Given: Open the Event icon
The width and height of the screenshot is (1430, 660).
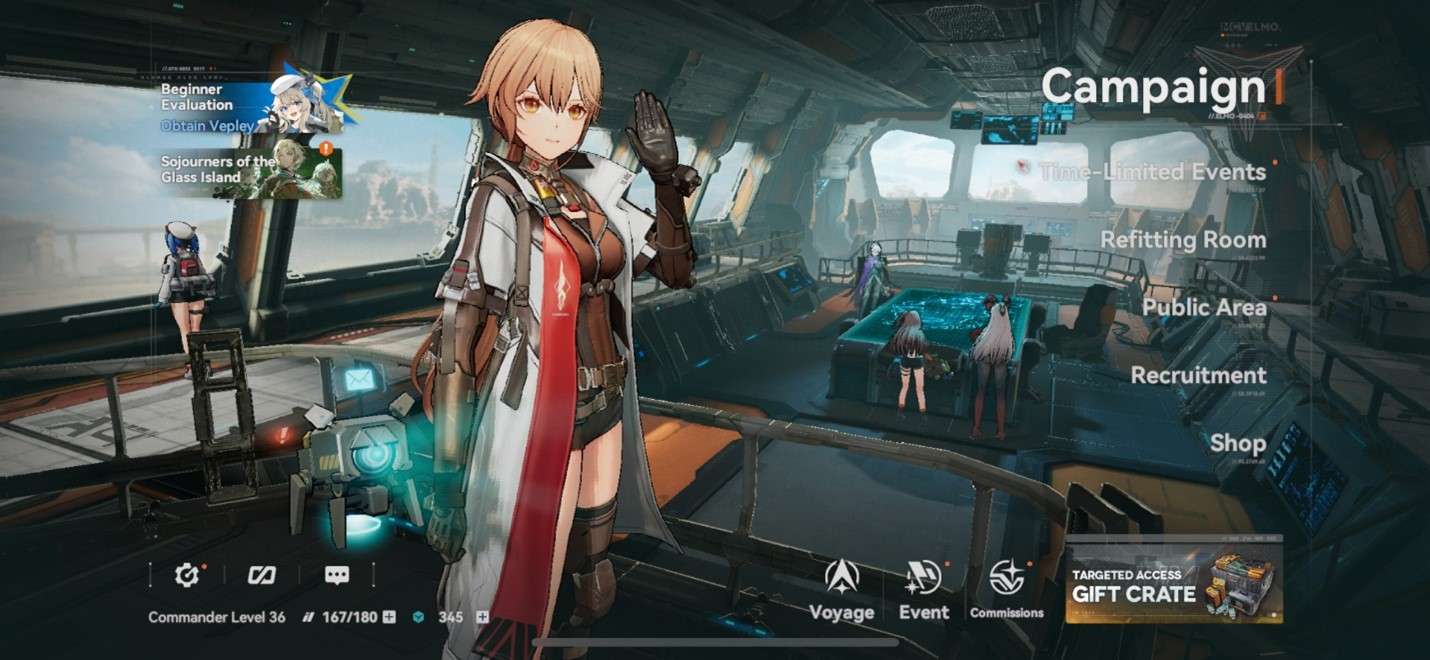Looking at the screenshot, I should (923, 591).
